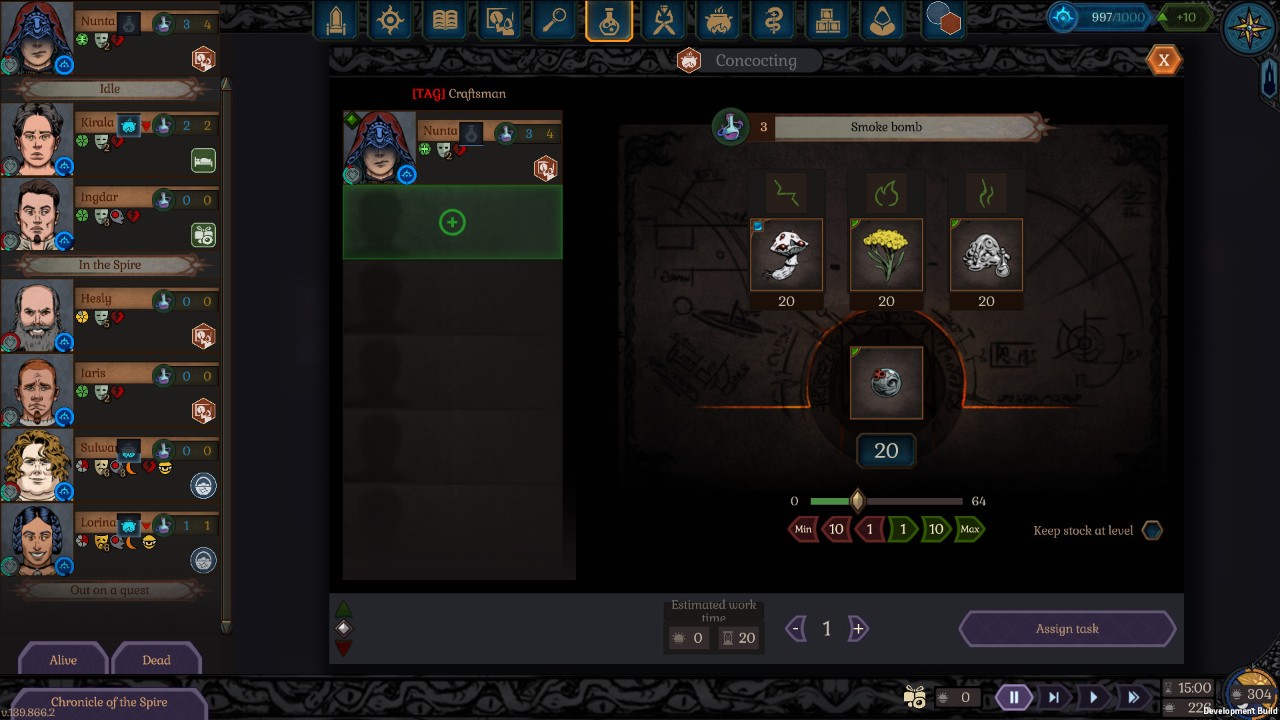Open the cauldron tab in top bar
Image resolution: width=1280 pixels, height=720 pixels.
[x=717, y=21]
